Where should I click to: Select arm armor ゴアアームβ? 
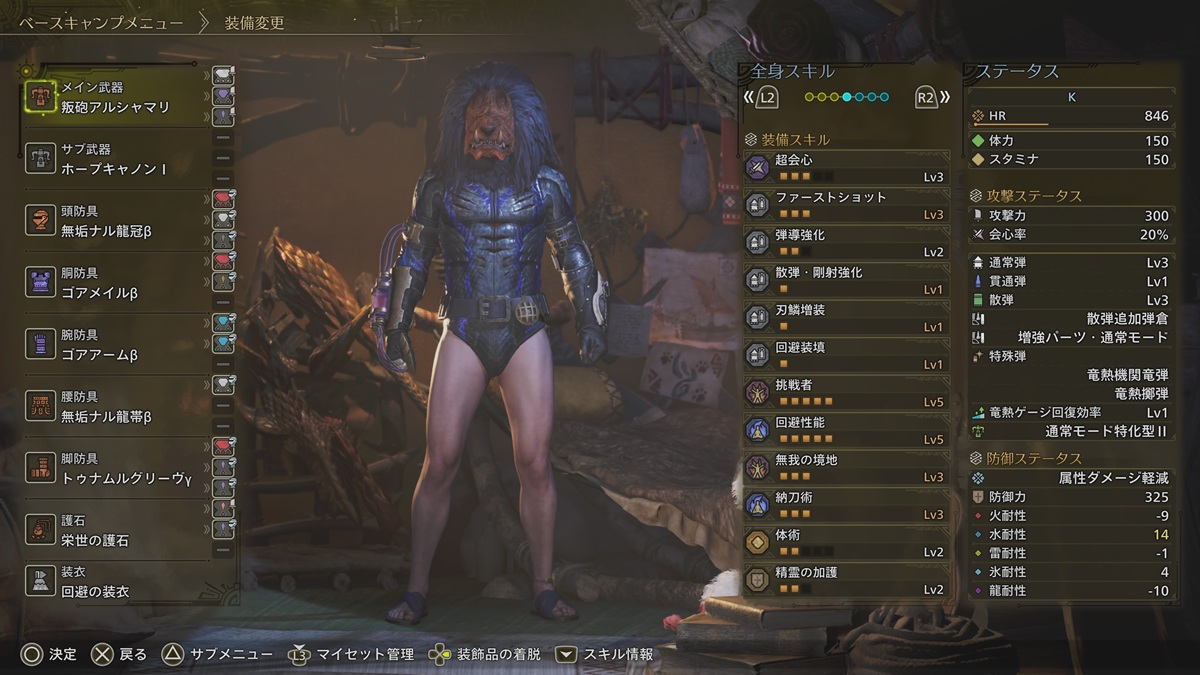coord(115,345)
